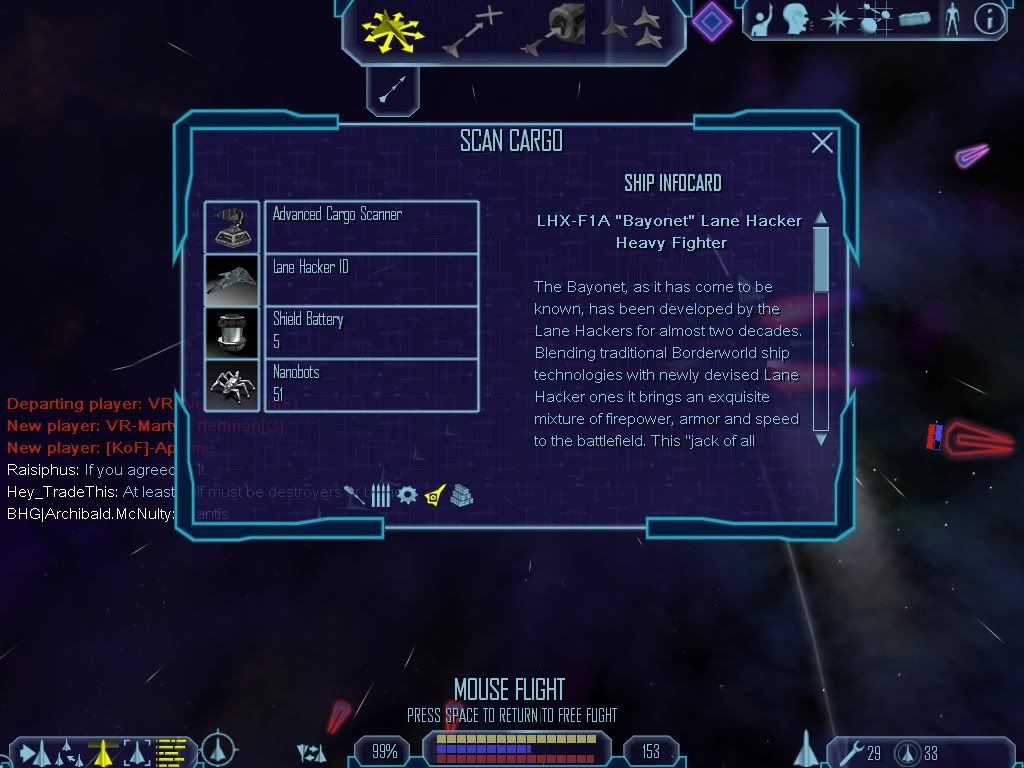
Task: Activate the dock maneuver icon
Action: pos(552,30)
